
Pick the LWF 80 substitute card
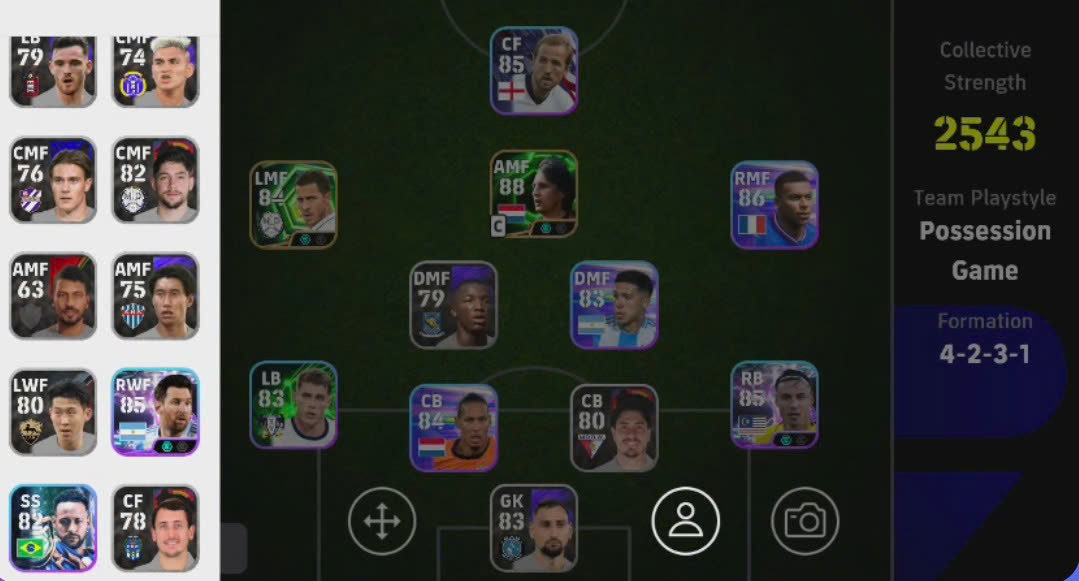tap(53, 412)
